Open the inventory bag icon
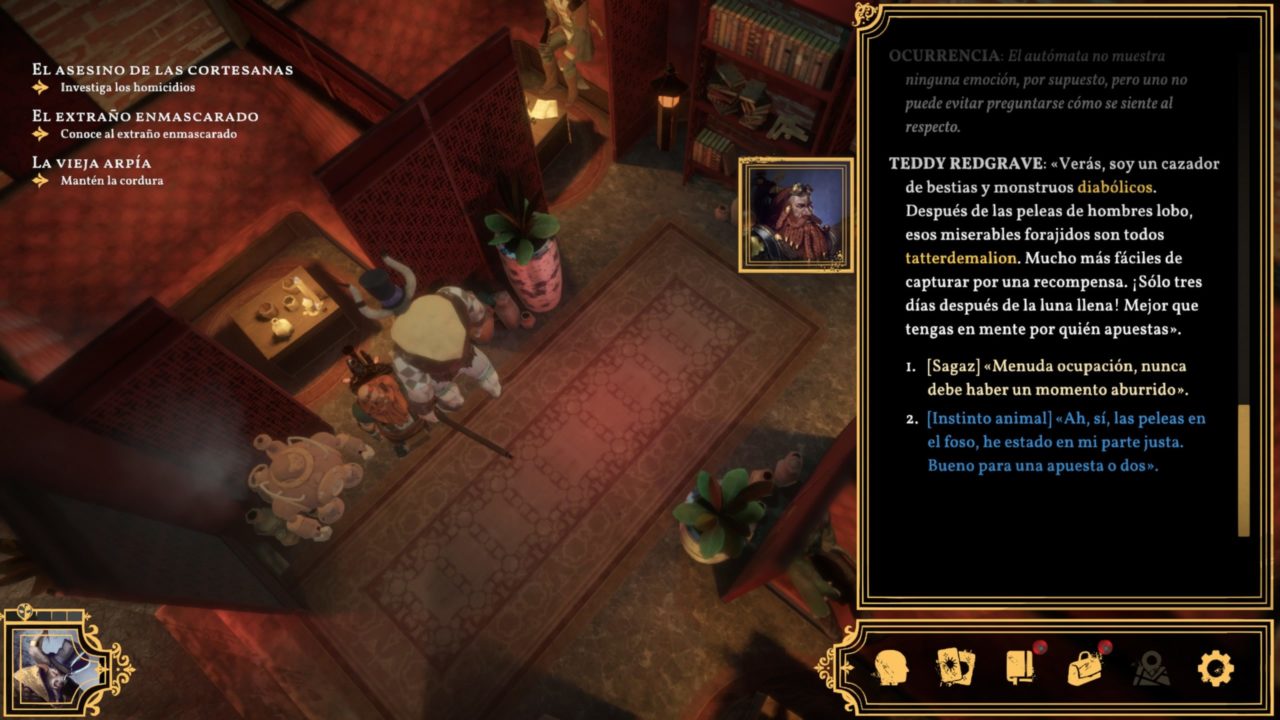The width and height of the screenshot is (1280, 720). (x=1085, y=667)
